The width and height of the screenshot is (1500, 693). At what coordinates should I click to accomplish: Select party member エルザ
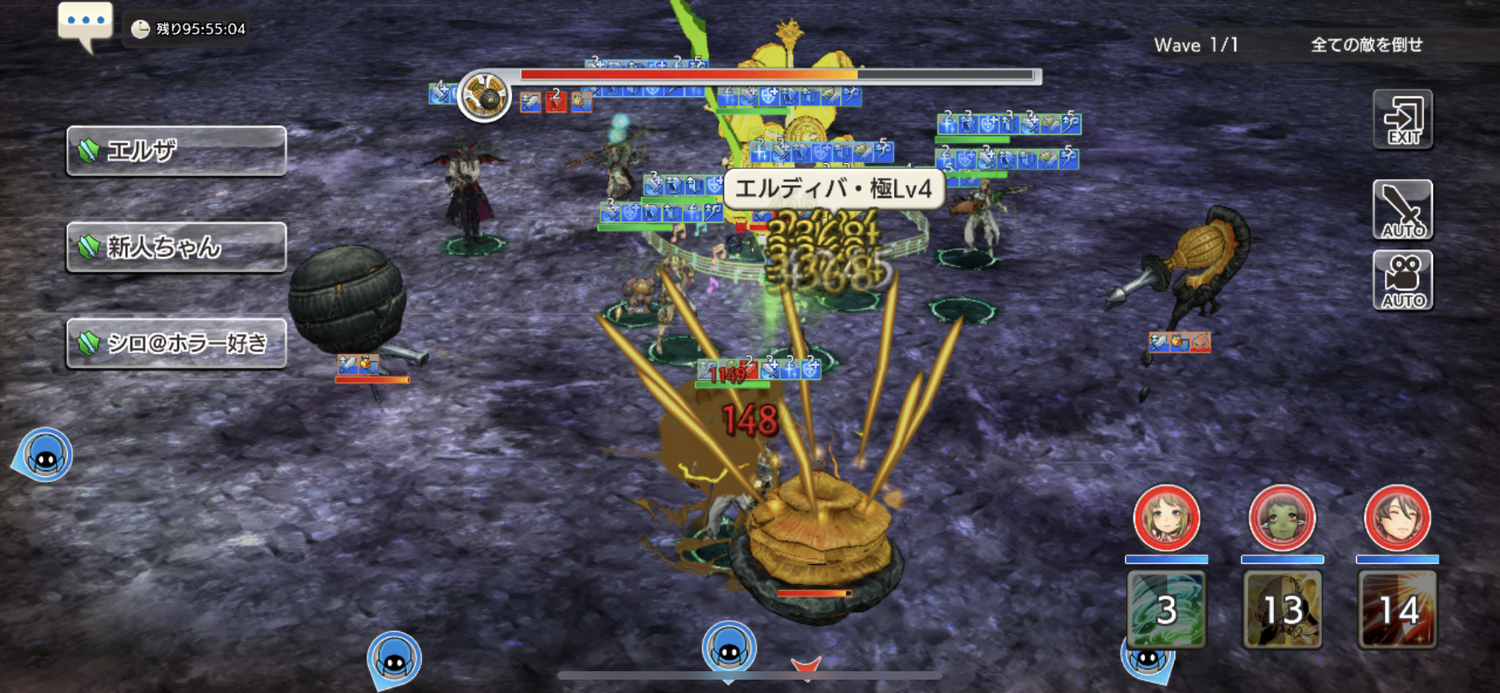coord(176,151)
